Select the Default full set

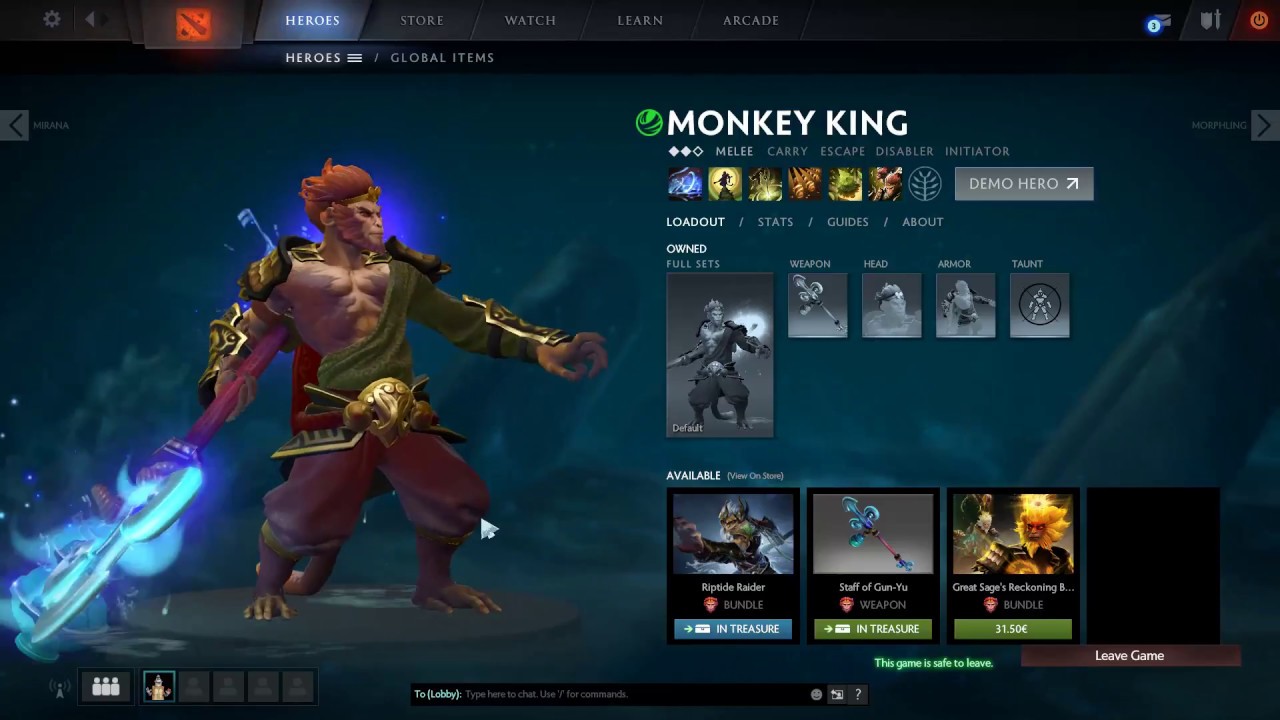pos(720,354)
